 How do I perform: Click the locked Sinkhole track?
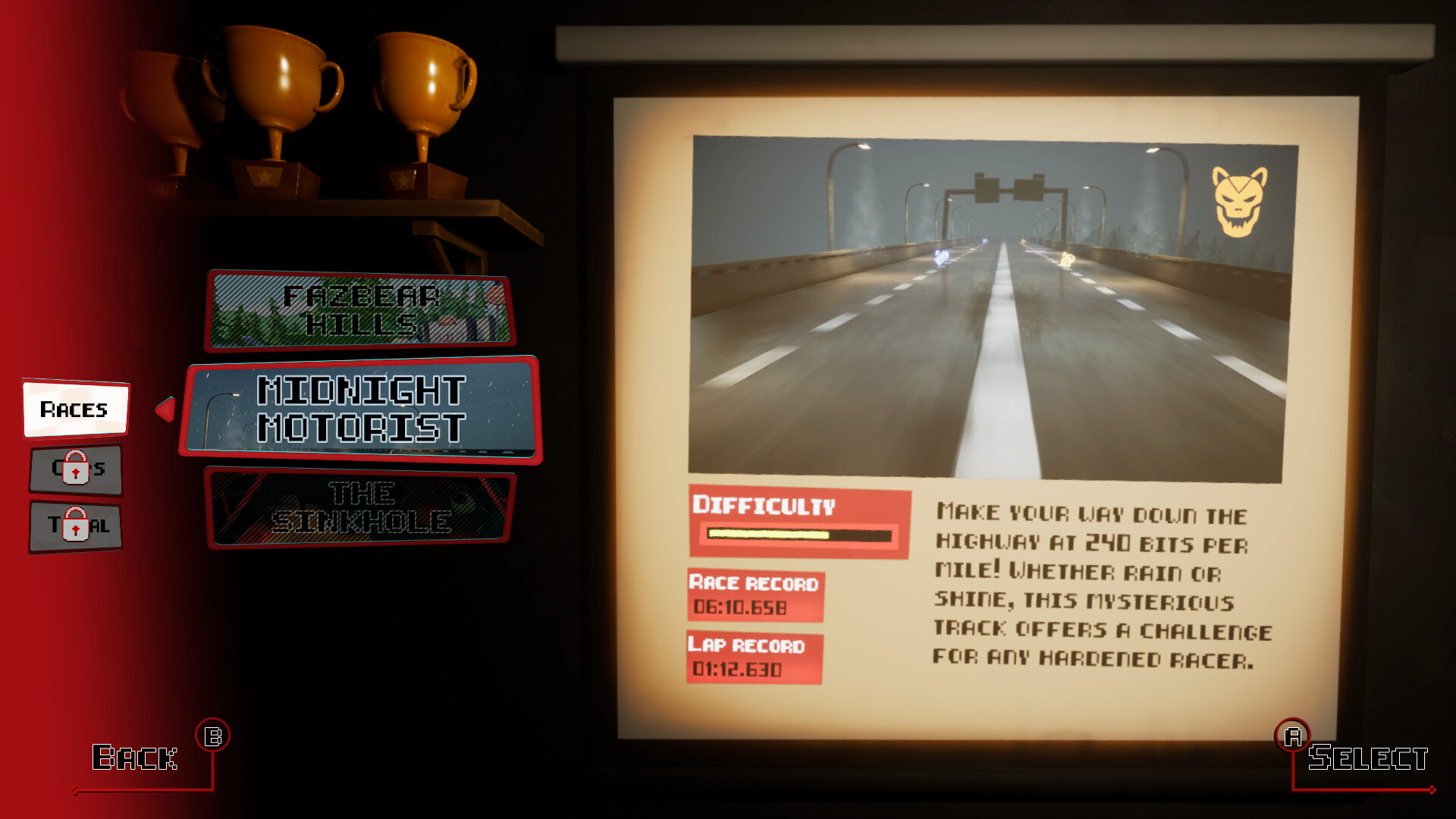click(362, 510)
